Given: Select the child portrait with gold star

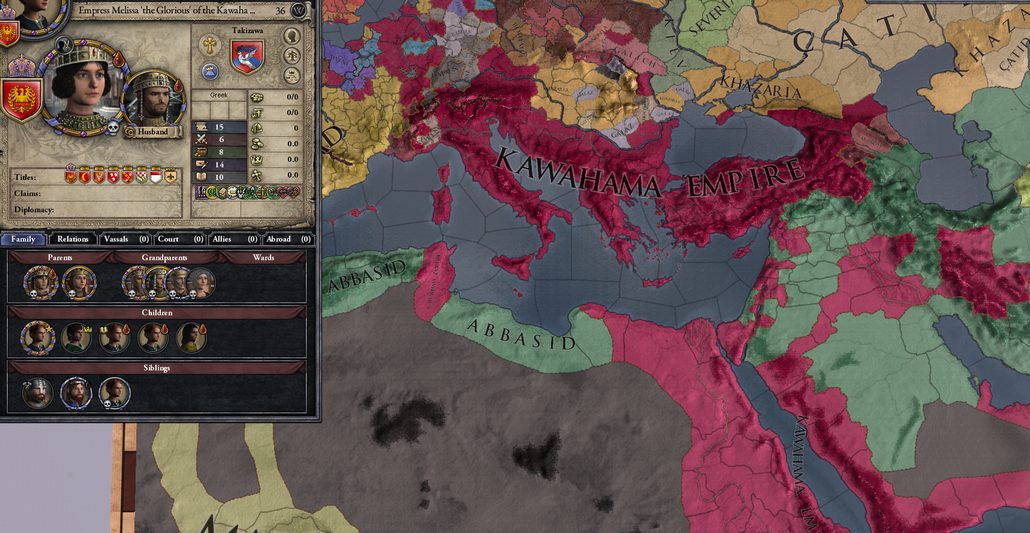Looking at the screenshot, I should point(38,337).
